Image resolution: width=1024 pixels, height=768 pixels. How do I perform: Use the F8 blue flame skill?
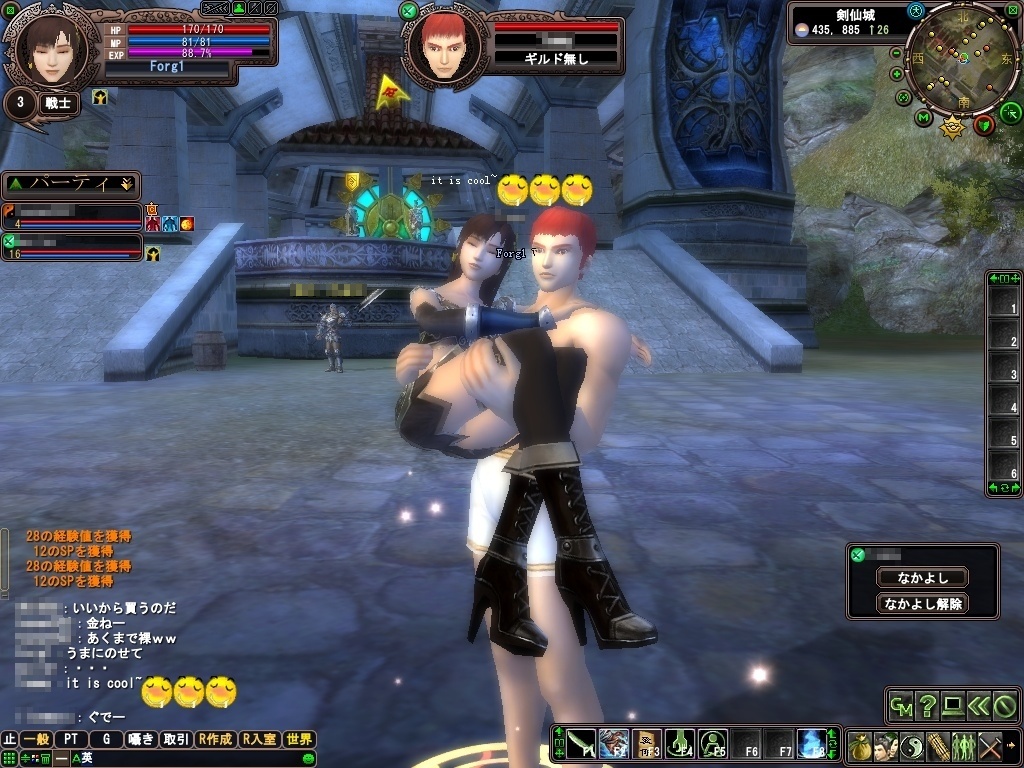pyautogui.click(x=811, y=744)
